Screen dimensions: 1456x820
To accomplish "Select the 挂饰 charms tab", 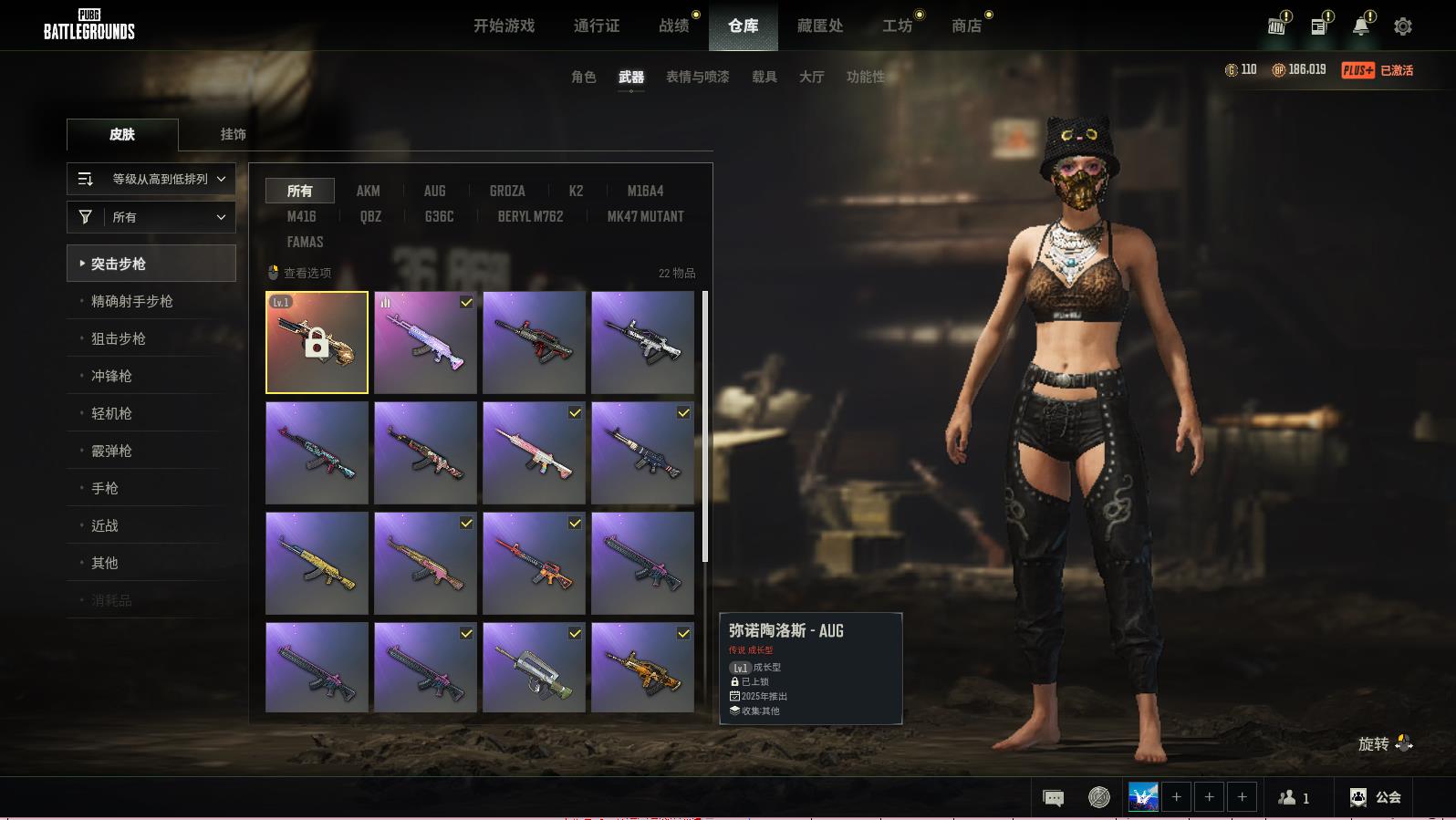I will click(233, 134).
